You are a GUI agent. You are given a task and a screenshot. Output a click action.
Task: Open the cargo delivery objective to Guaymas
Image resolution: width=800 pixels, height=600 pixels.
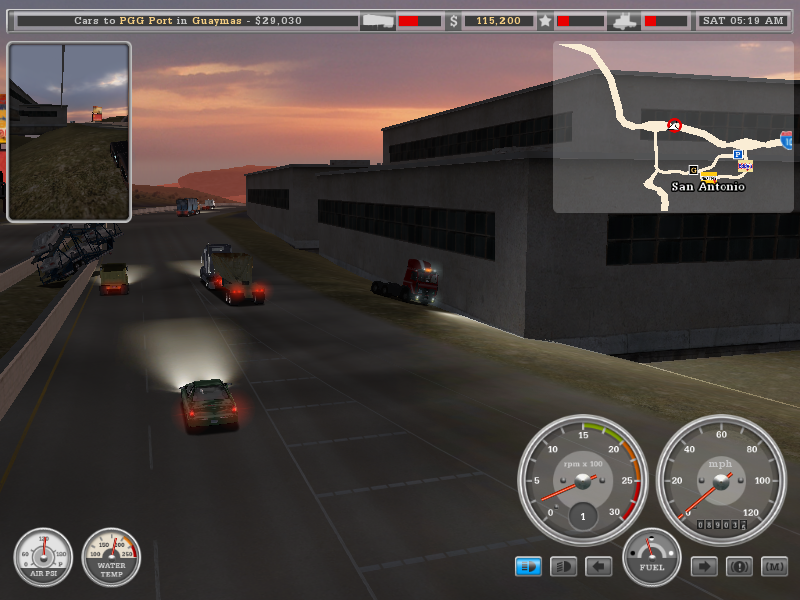[188, 20]
